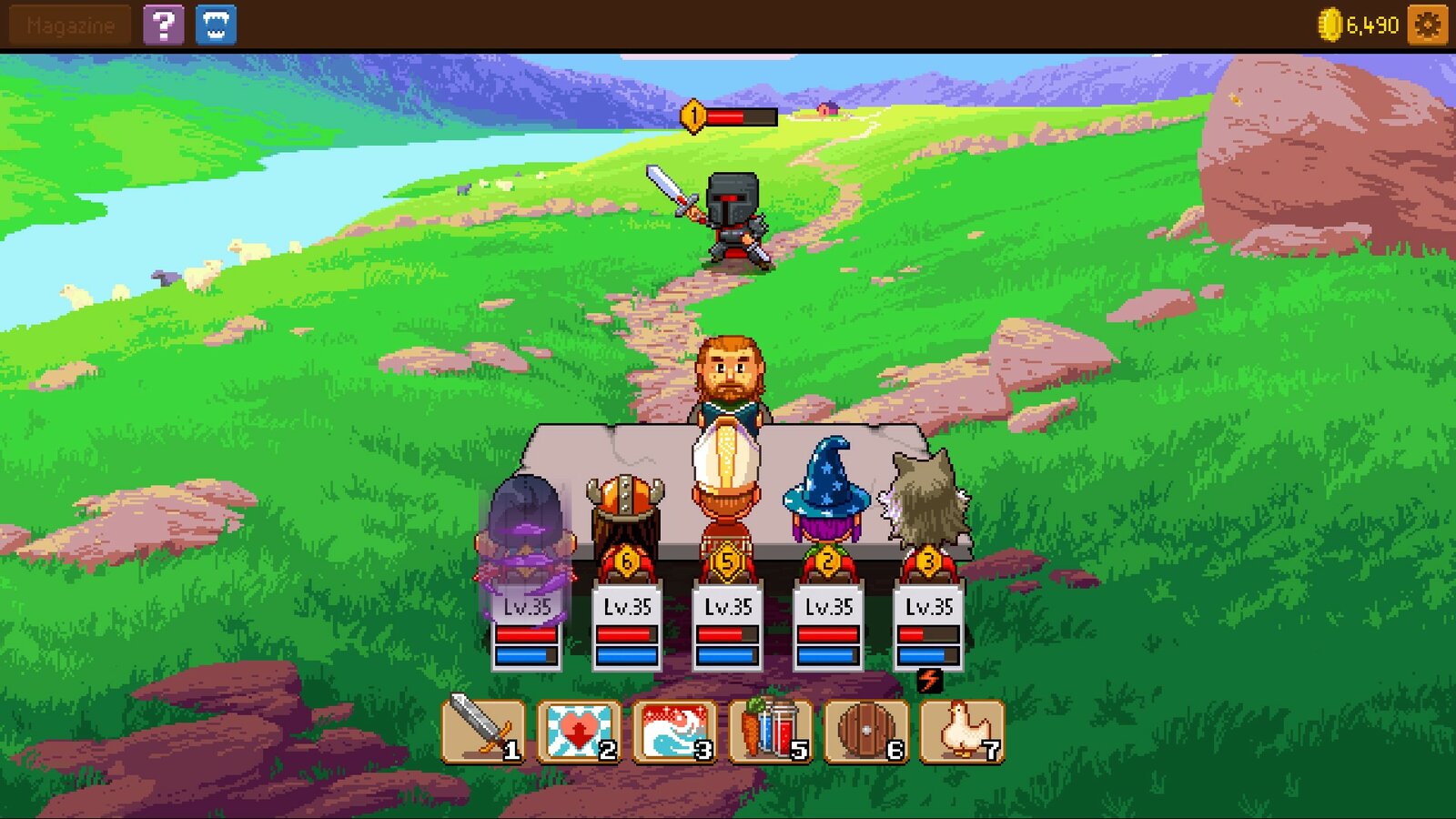The height and width of the screenshot is (819, 1456).
Task: Select the wizard wearing the starry blue hat
Action: tap(828, 496)
